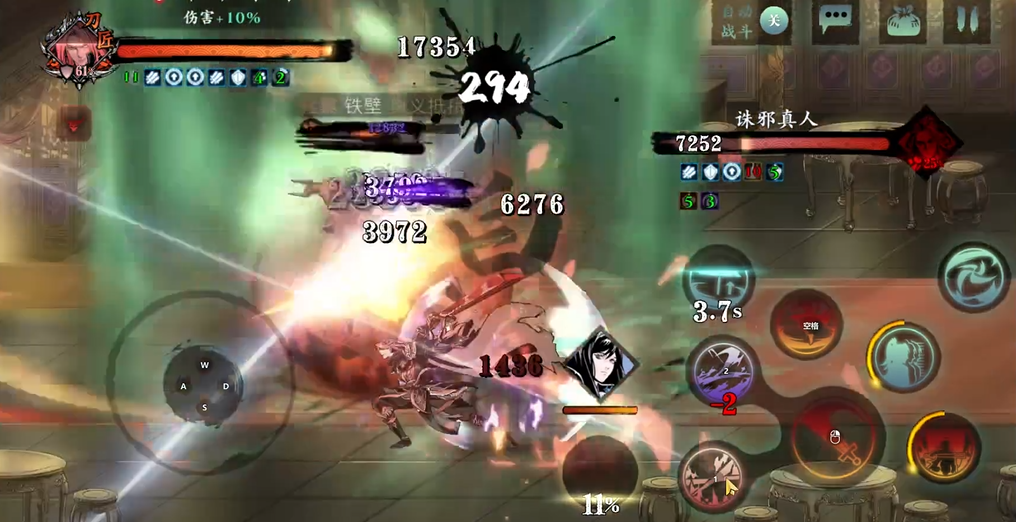Viewport: 1016px width, 522px height.
Task: Use the teal swirl dash skill
Action: pos(973,277)
